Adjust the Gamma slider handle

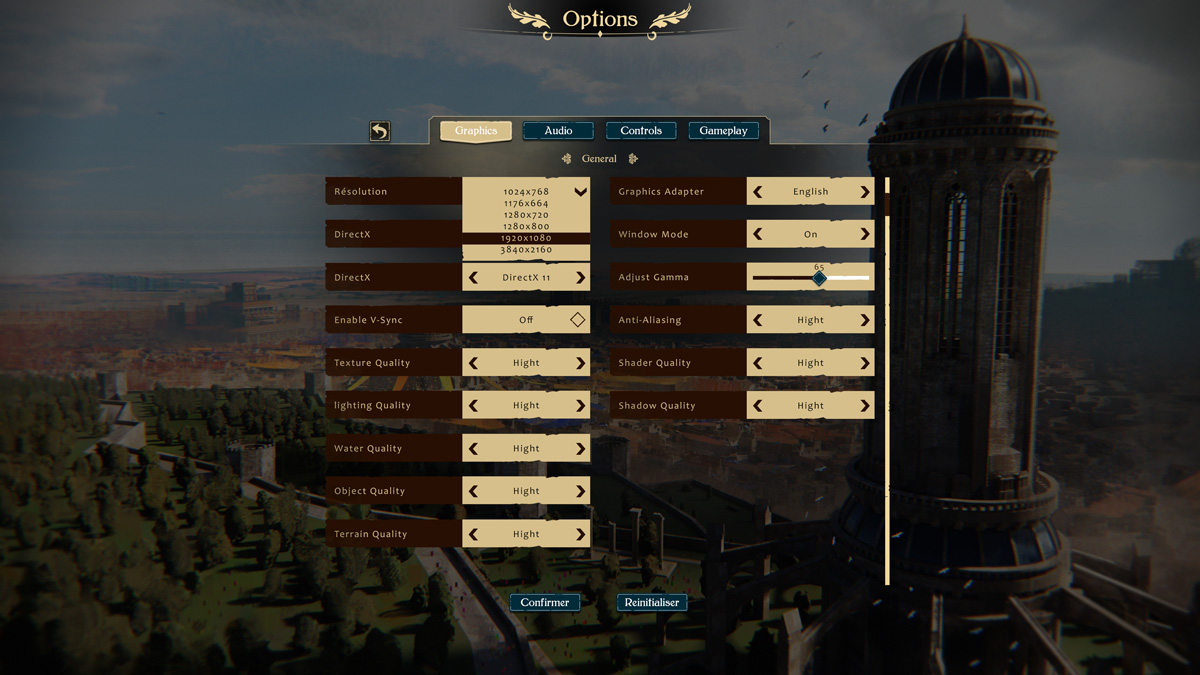pos(819,278)
